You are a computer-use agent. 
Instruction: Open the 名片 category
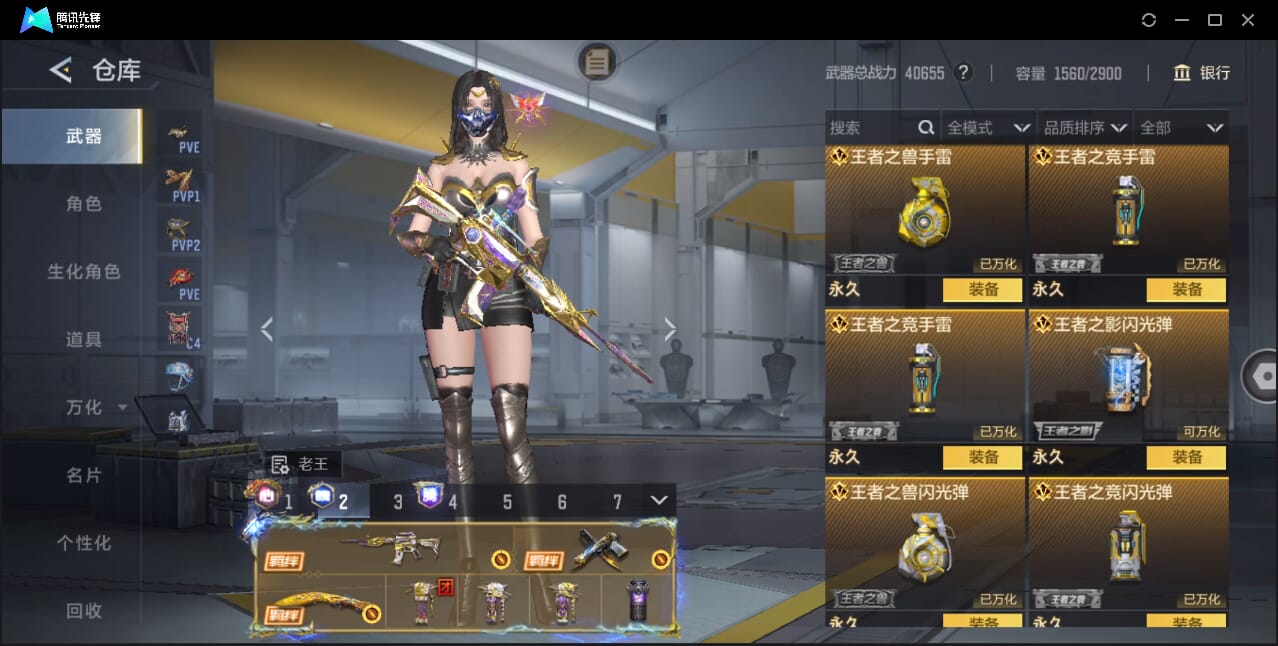coord(84,476)
